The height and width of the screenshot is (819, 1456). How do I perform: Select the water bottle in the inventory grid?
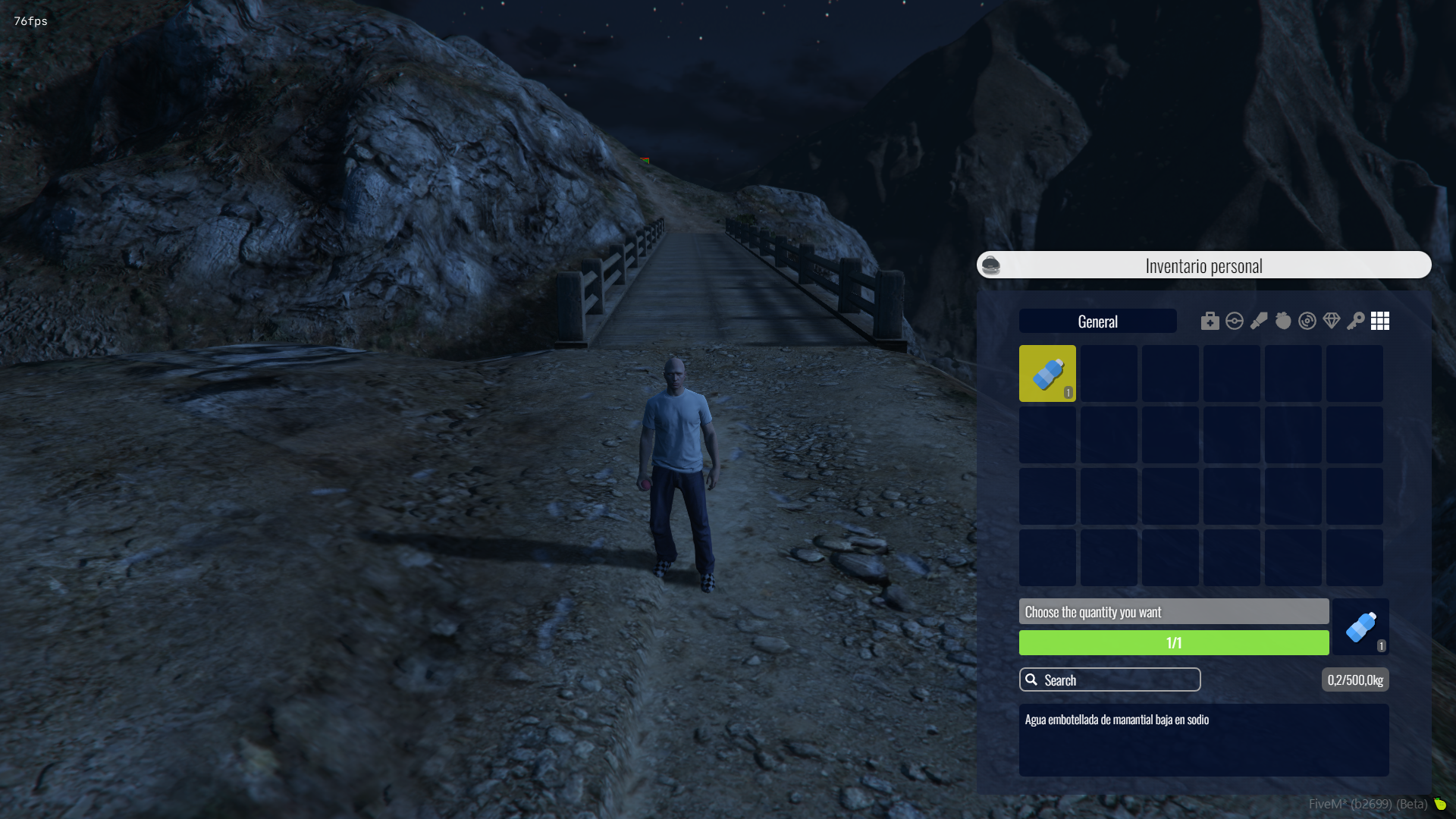pos(1047,373)
